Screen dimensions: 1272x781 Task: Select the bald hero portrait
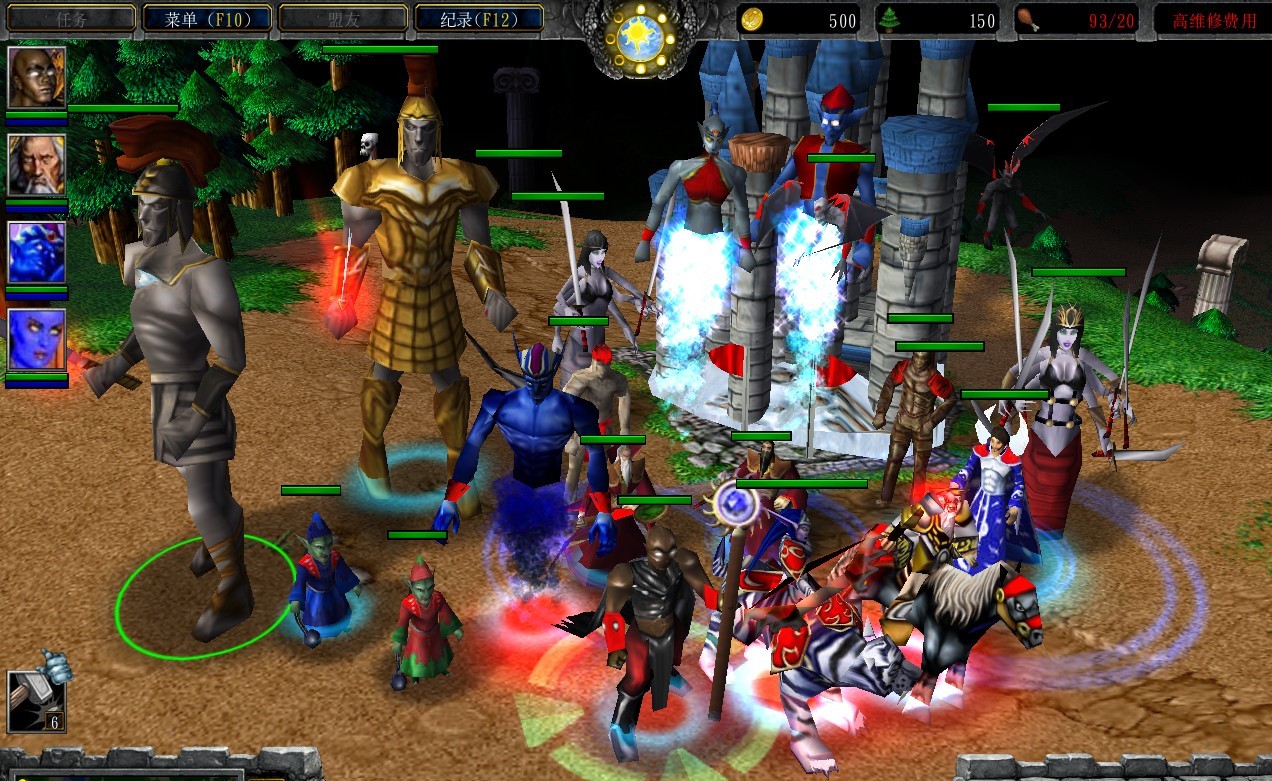[37, 77]
